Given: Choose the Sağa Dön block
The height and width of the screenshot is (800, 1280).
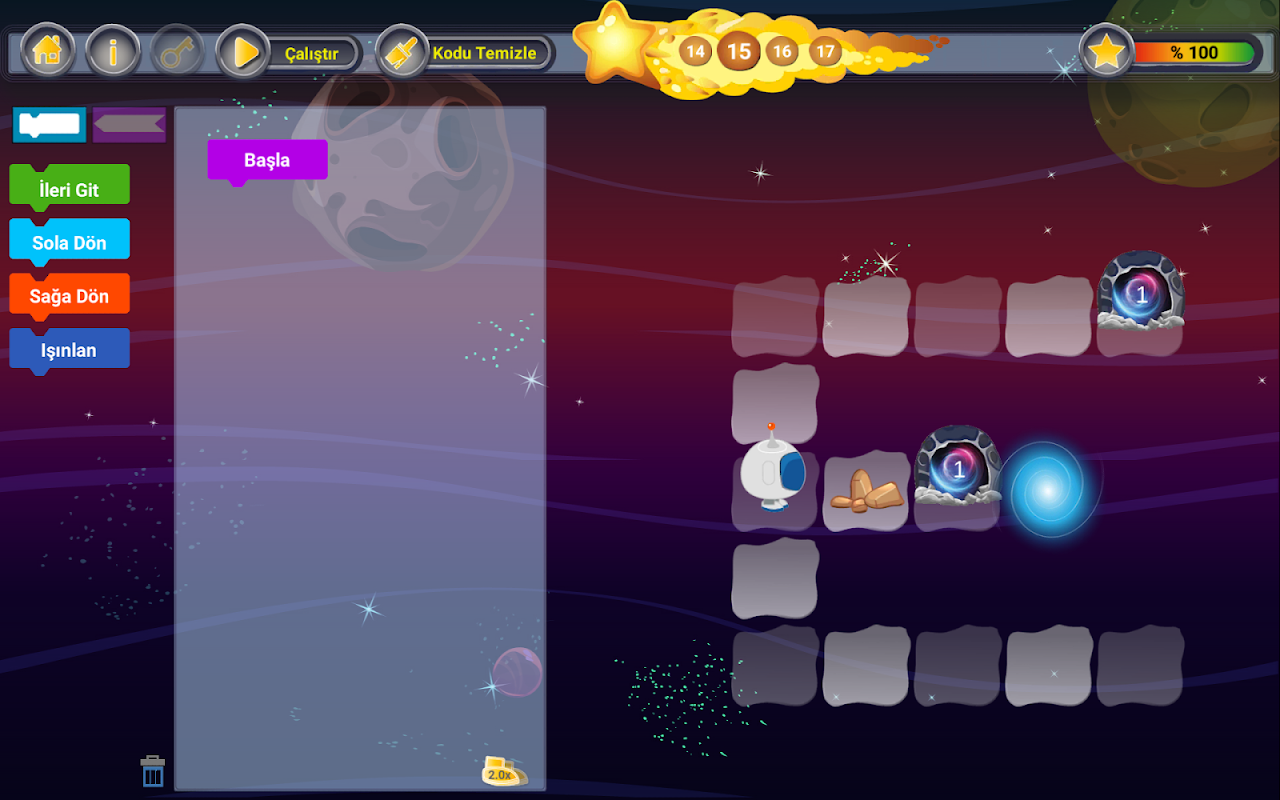Looking at the screenshot, I should click(69, 296).
